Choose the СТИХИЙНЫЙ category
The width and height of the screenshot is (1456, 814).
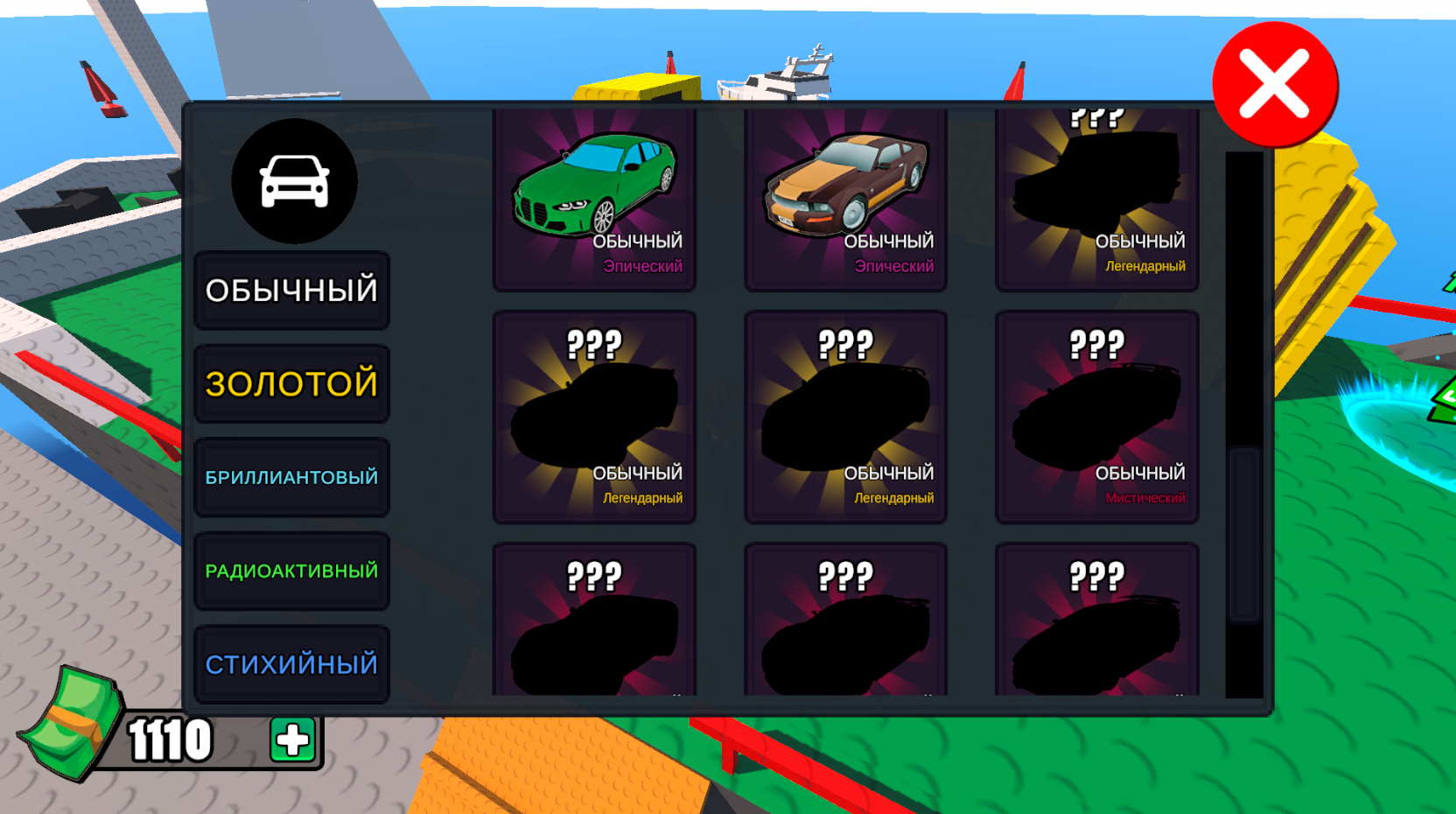[x=291, y=663]
